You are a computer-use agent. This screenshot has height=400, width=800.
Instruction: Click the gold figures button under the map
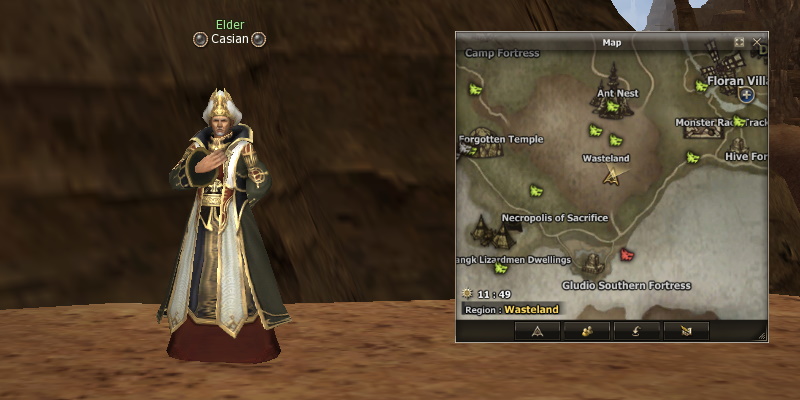tap(586, 331)
